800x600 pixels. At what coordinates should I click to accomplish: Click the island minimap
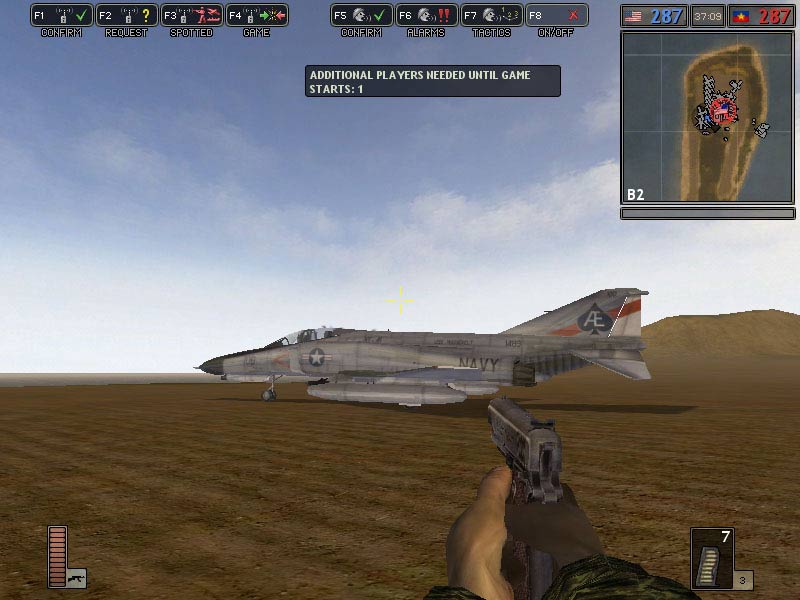[x=708, y=117]
